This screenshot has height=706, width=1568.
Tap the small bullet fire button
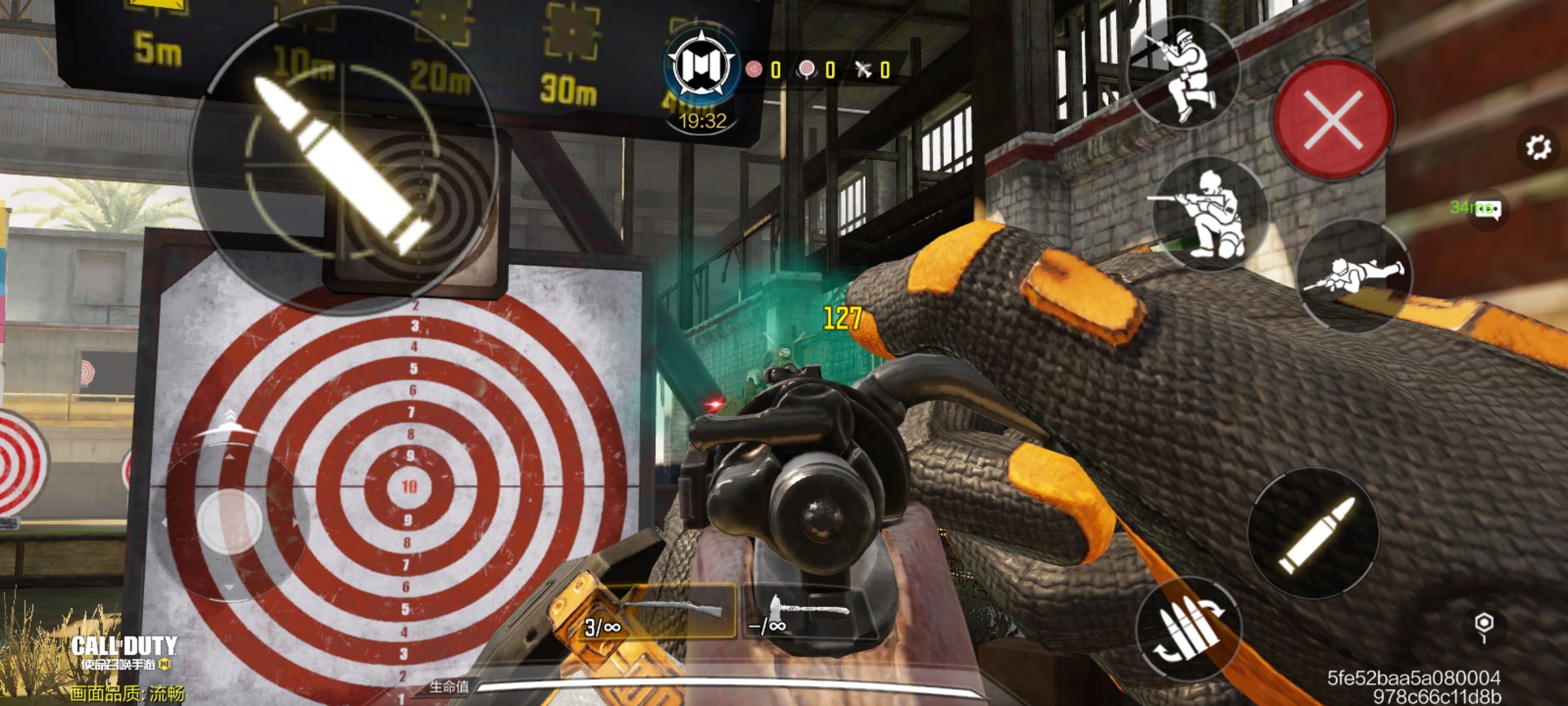coord(1314,533)
